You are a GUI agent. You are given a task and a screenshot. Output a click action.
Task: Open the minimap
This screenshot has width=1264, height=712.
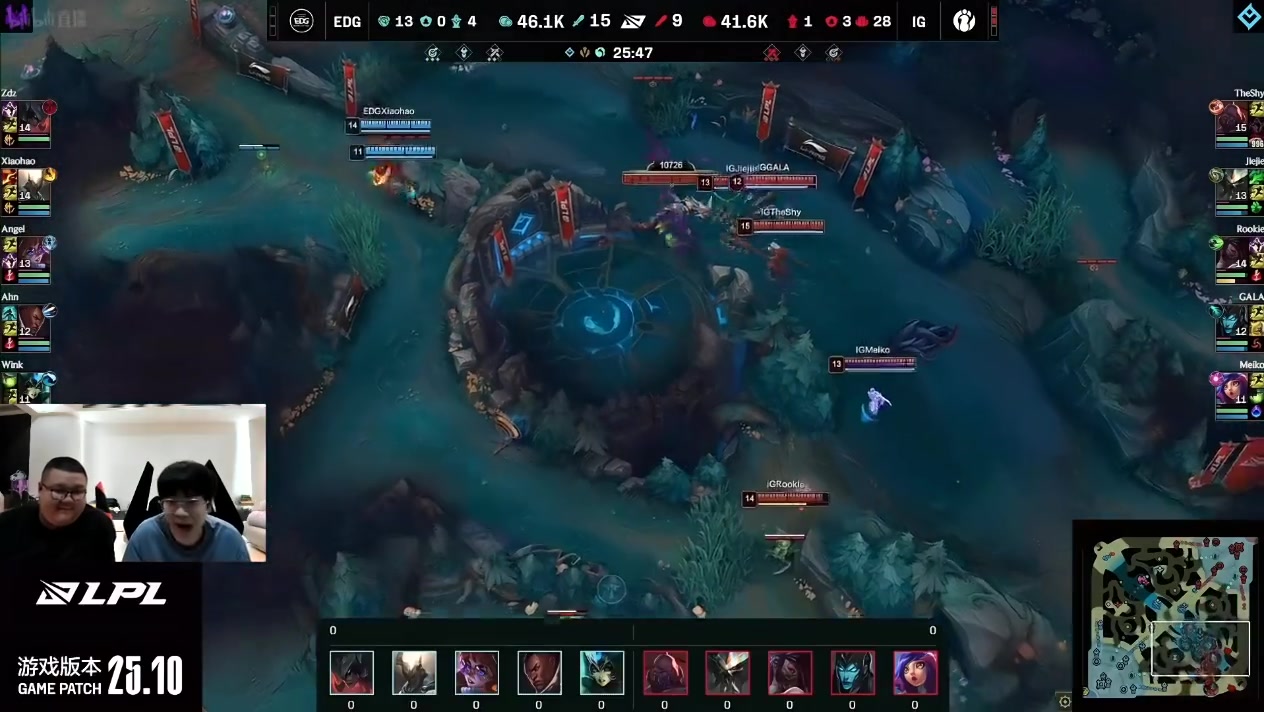pyautogui.click(x=1167, y=614)
